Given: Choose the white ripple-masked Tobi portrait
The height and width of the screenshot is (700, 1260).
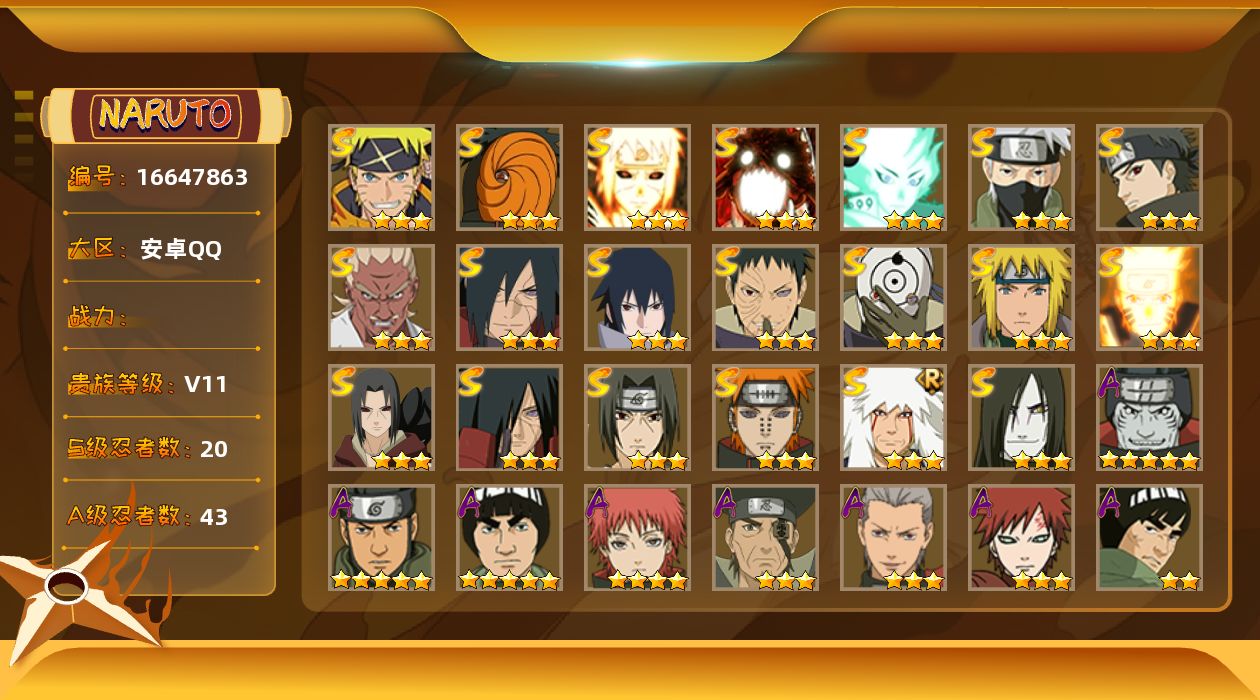Looking at the screenshot, I should click(x=893, y=297).
